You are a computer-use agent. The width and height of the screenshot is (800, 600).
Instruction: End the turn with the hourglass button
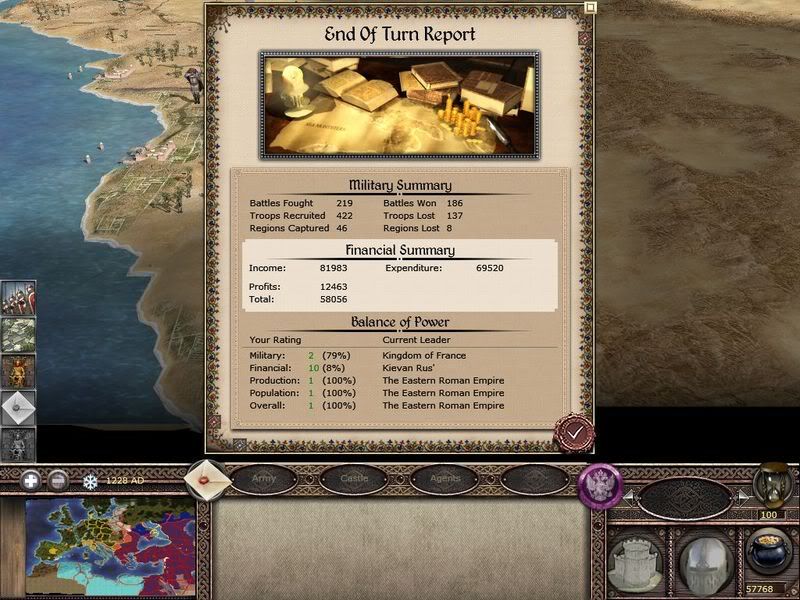coord(771,484)
